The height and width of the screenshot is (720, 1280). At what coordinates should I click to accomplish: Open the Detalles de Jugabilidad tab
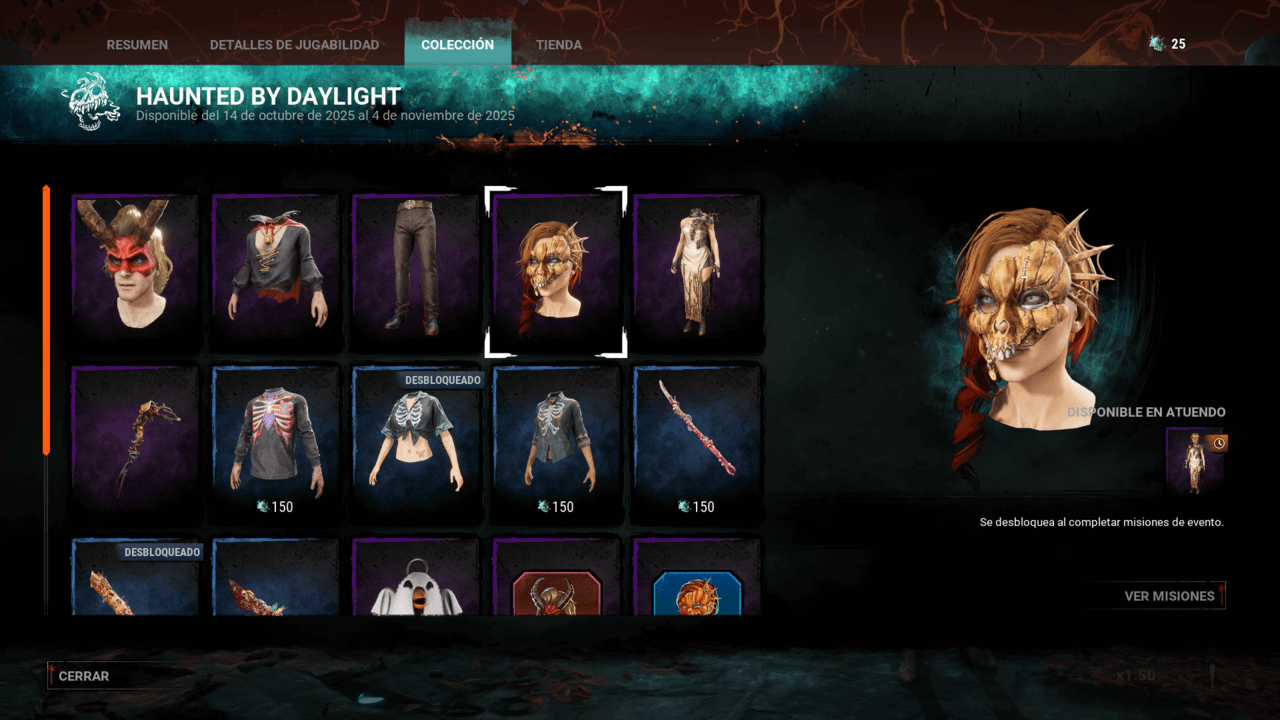tap(294, 45)
